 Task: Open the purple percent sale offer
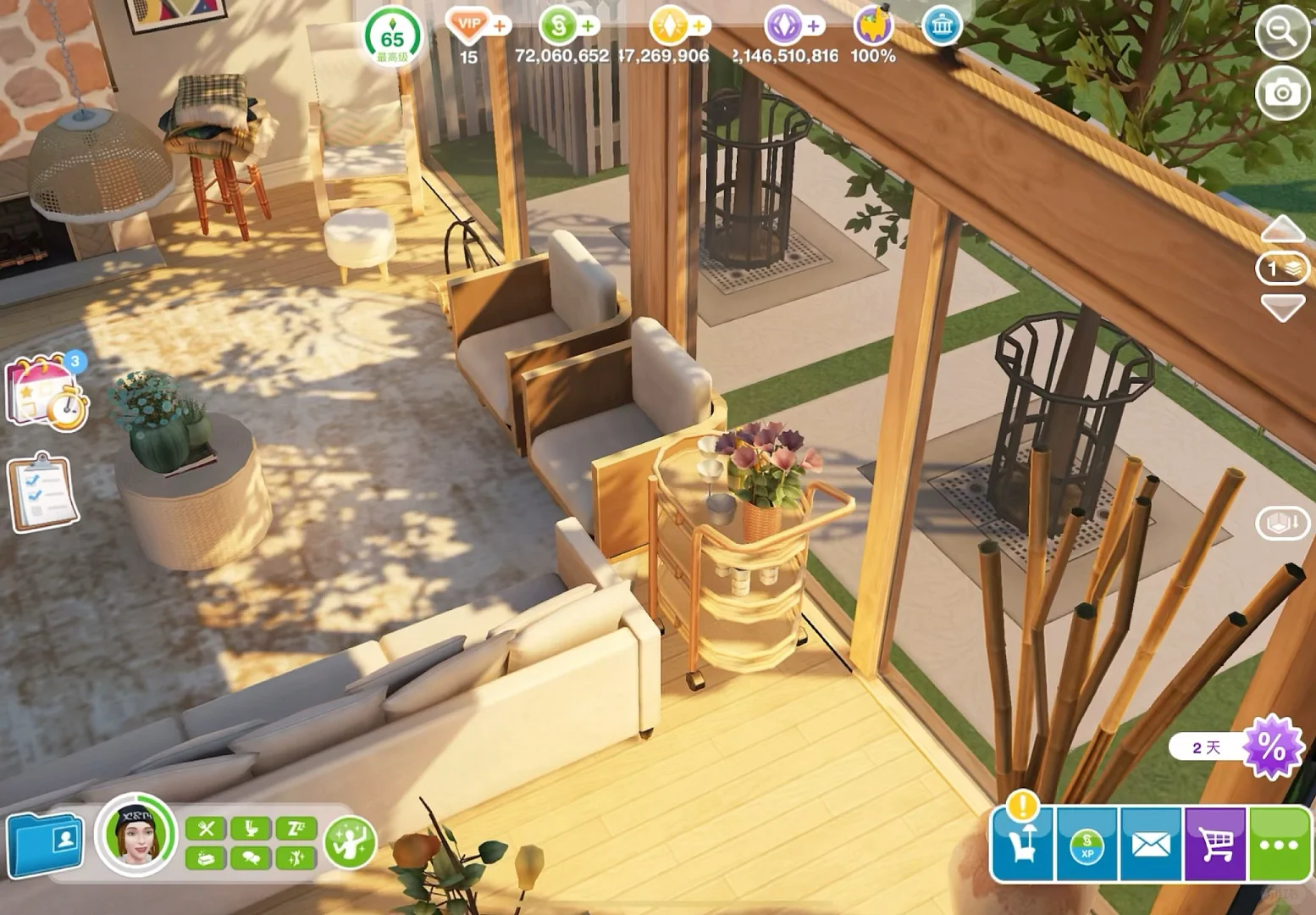(1270, 747)
